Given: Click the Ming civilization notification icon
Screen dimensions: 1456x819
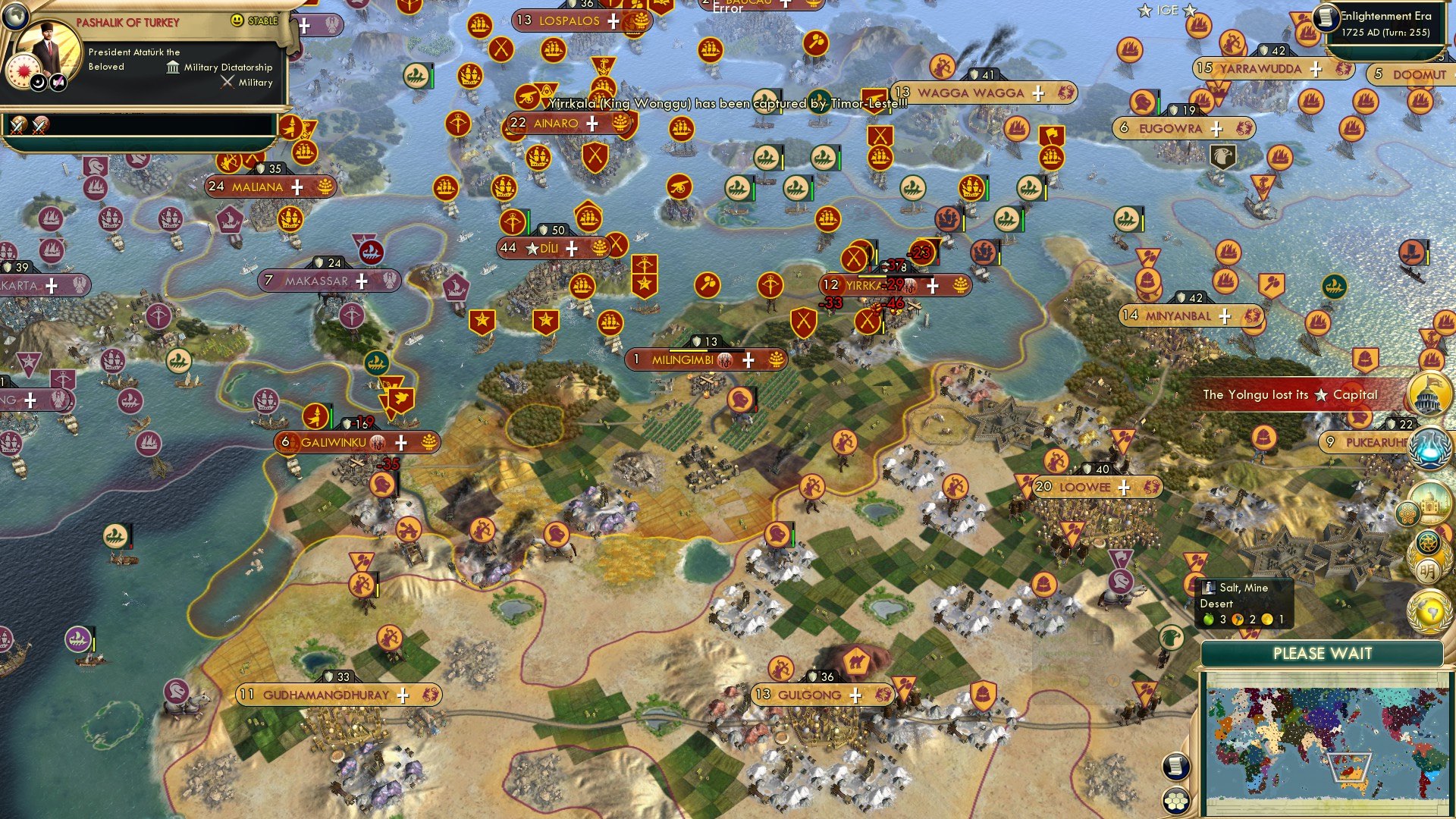Looking at the screenshot, I should pyautogui.click(x=1429, y=559).
